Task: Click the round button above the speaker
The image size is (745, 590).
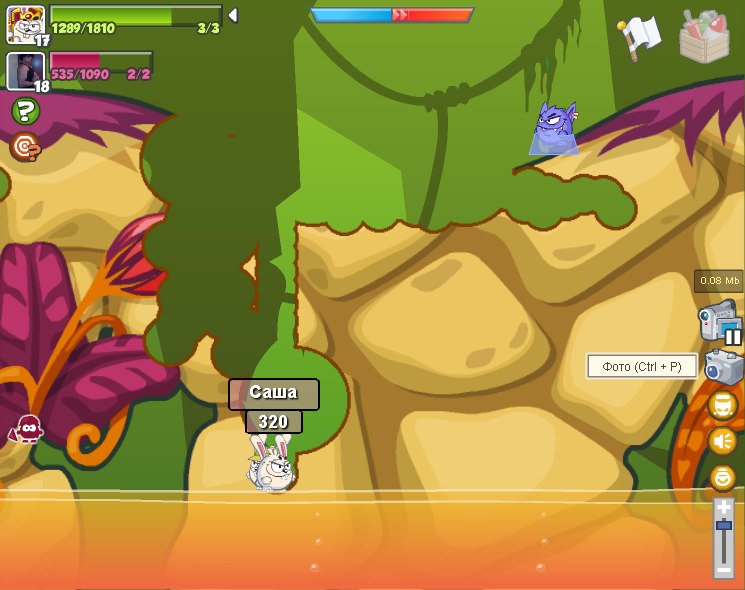Action: point(722,405)
